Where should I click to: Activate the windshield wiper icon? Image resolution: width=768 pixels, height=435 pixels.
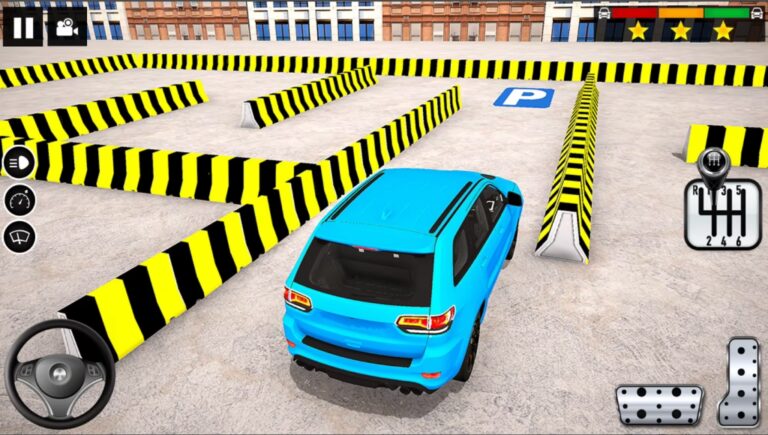pyautogui.click(x=19, y=237)
